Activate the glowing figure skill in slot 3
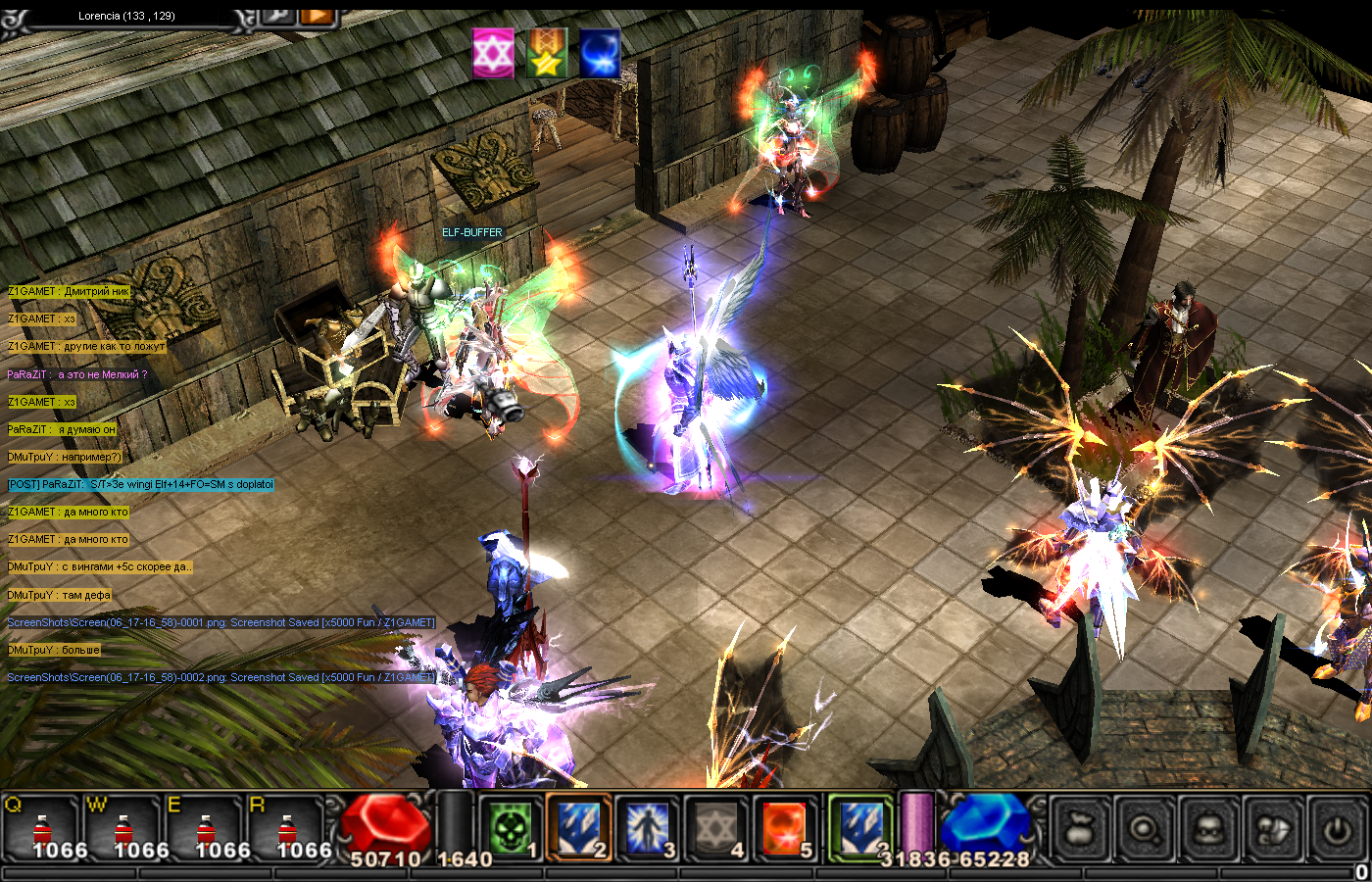The height and width of the screenshot is (882, 1372). tap(647, 828)
